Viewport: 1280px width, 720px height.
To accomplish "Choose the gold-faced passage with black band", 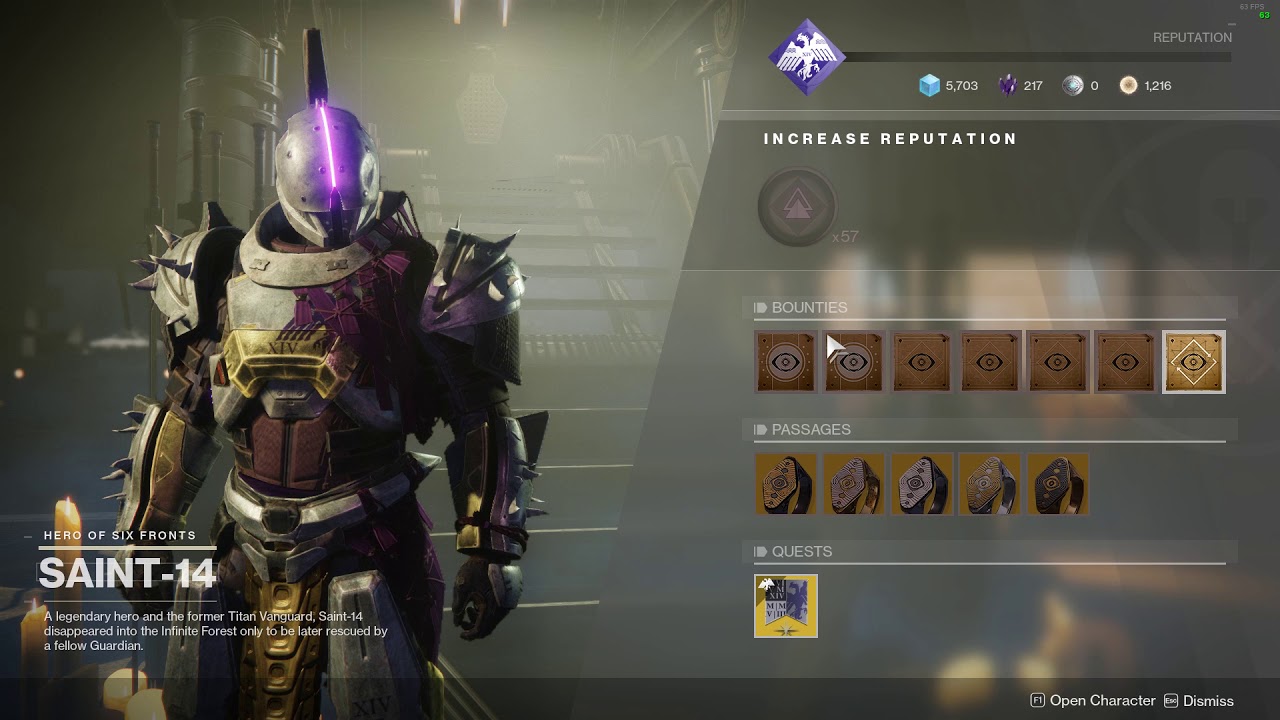I will [x=786, y=484].
